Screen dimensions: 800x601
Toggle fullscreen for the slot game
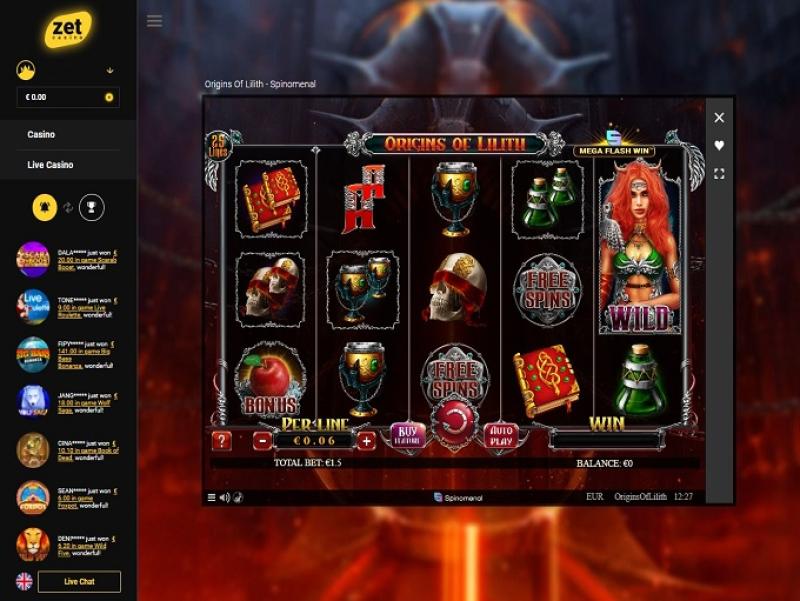719,174
